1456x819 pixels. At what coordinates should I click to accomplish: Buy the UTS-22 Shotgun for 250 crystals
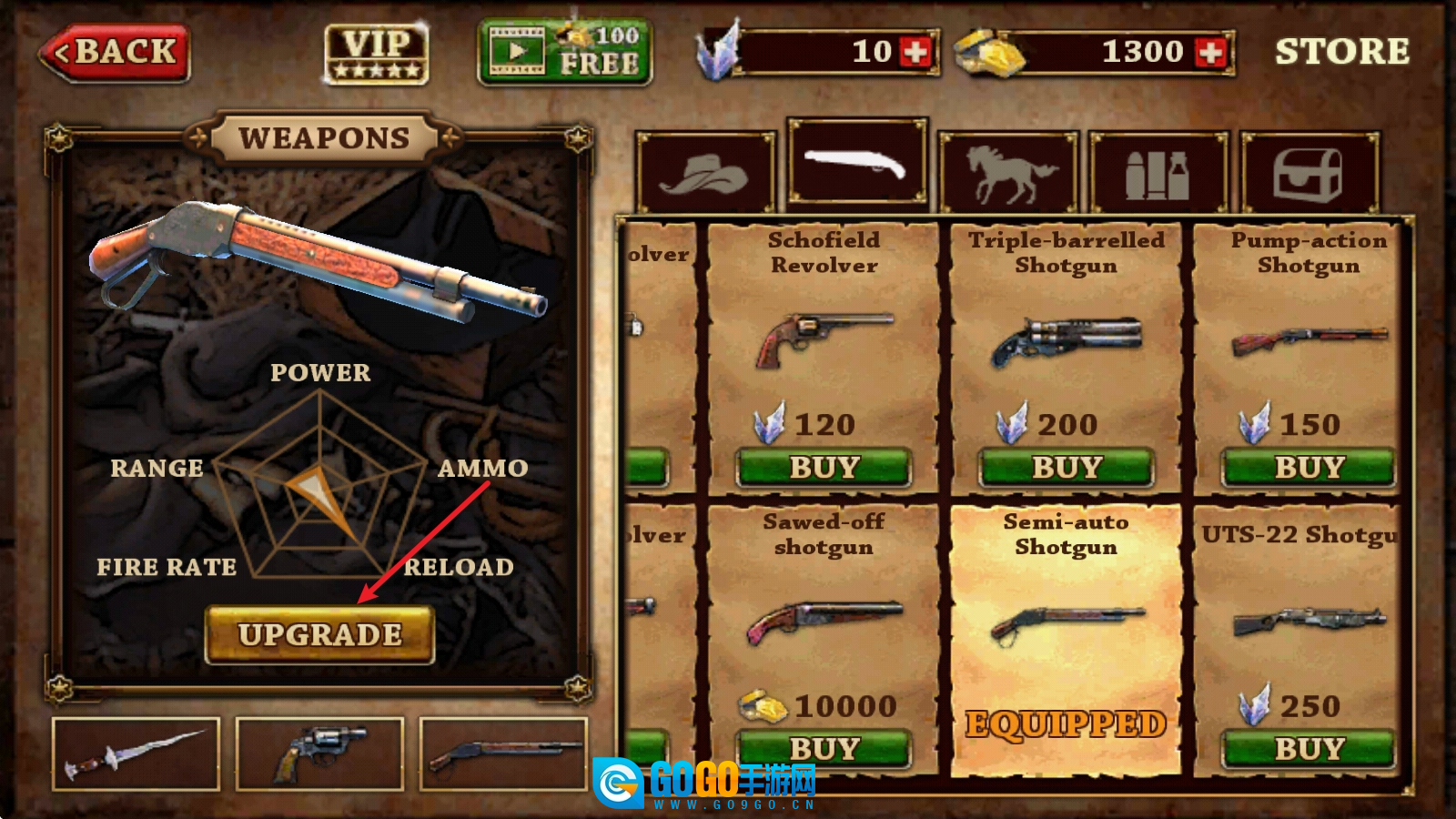(1309, 749)
